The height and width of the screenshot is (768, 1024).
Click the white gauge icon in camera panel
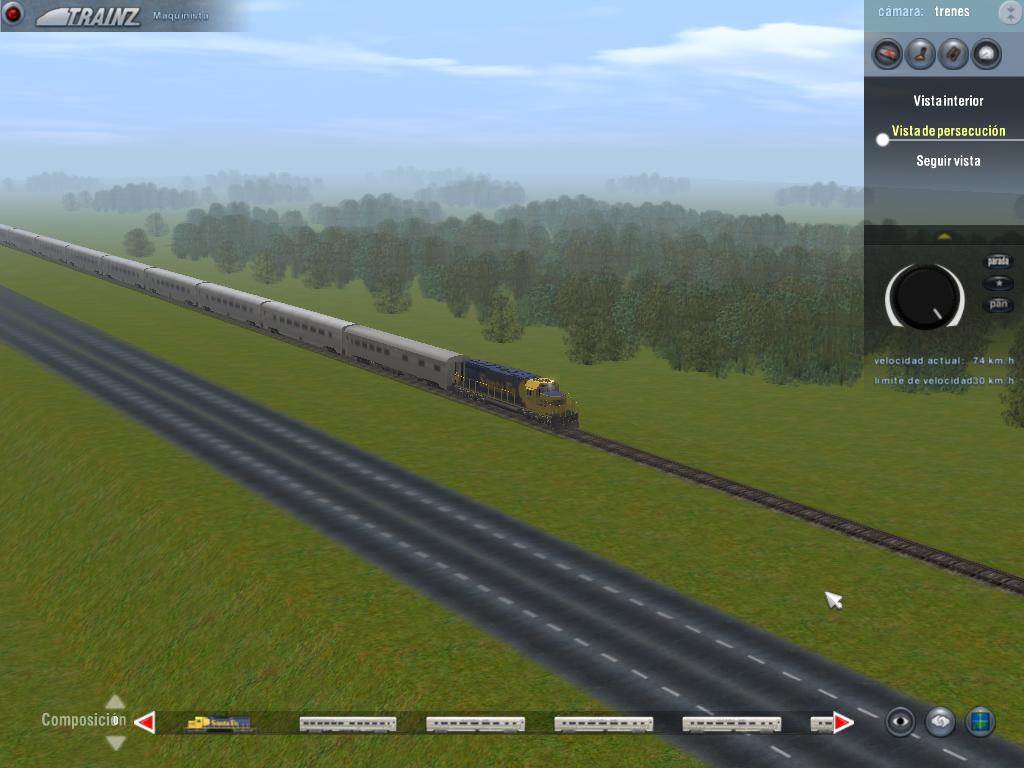click(x=986, y=53)
